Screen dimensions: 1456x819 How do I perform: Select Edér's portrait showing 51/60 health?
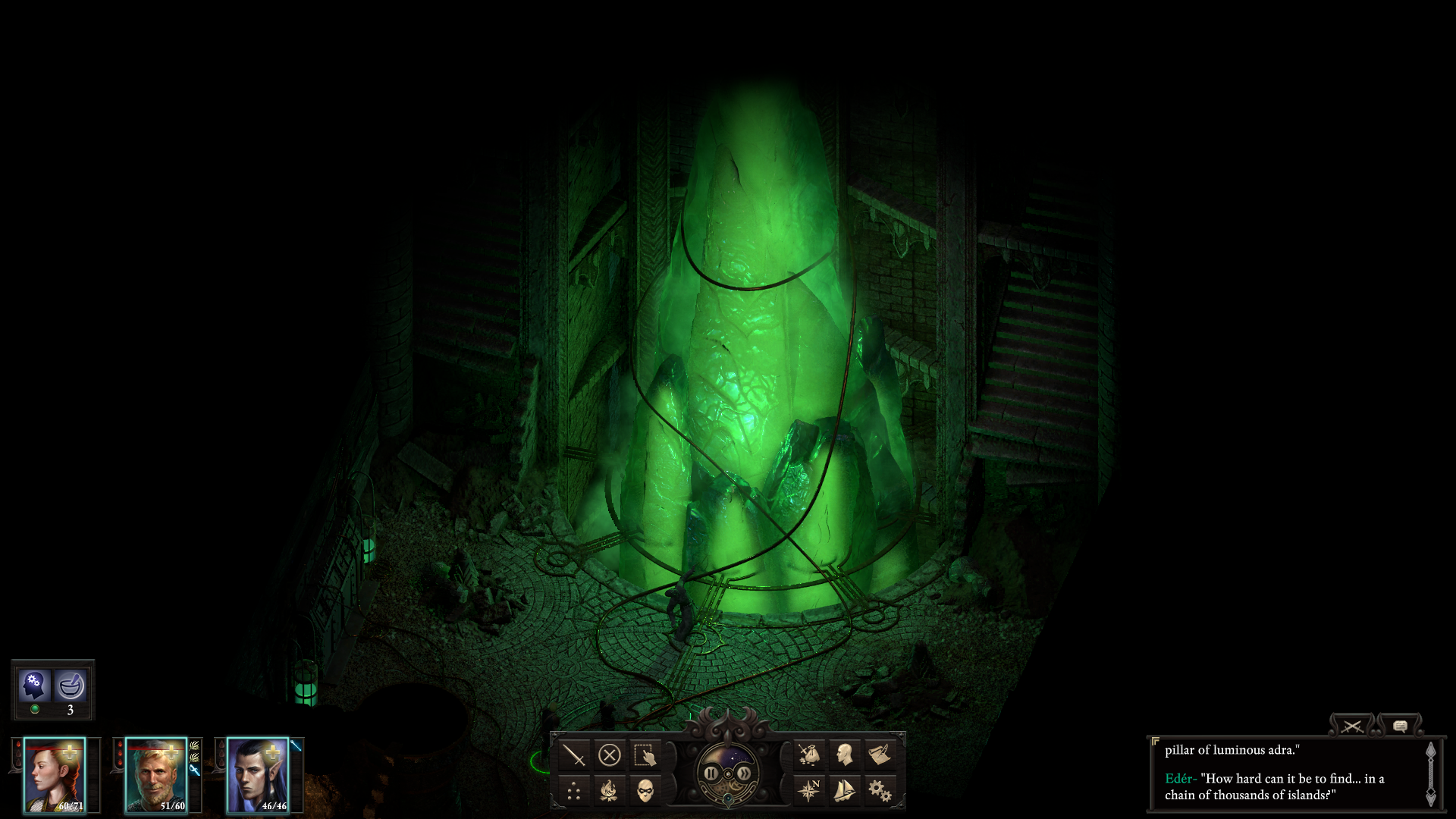click(158, 775)
